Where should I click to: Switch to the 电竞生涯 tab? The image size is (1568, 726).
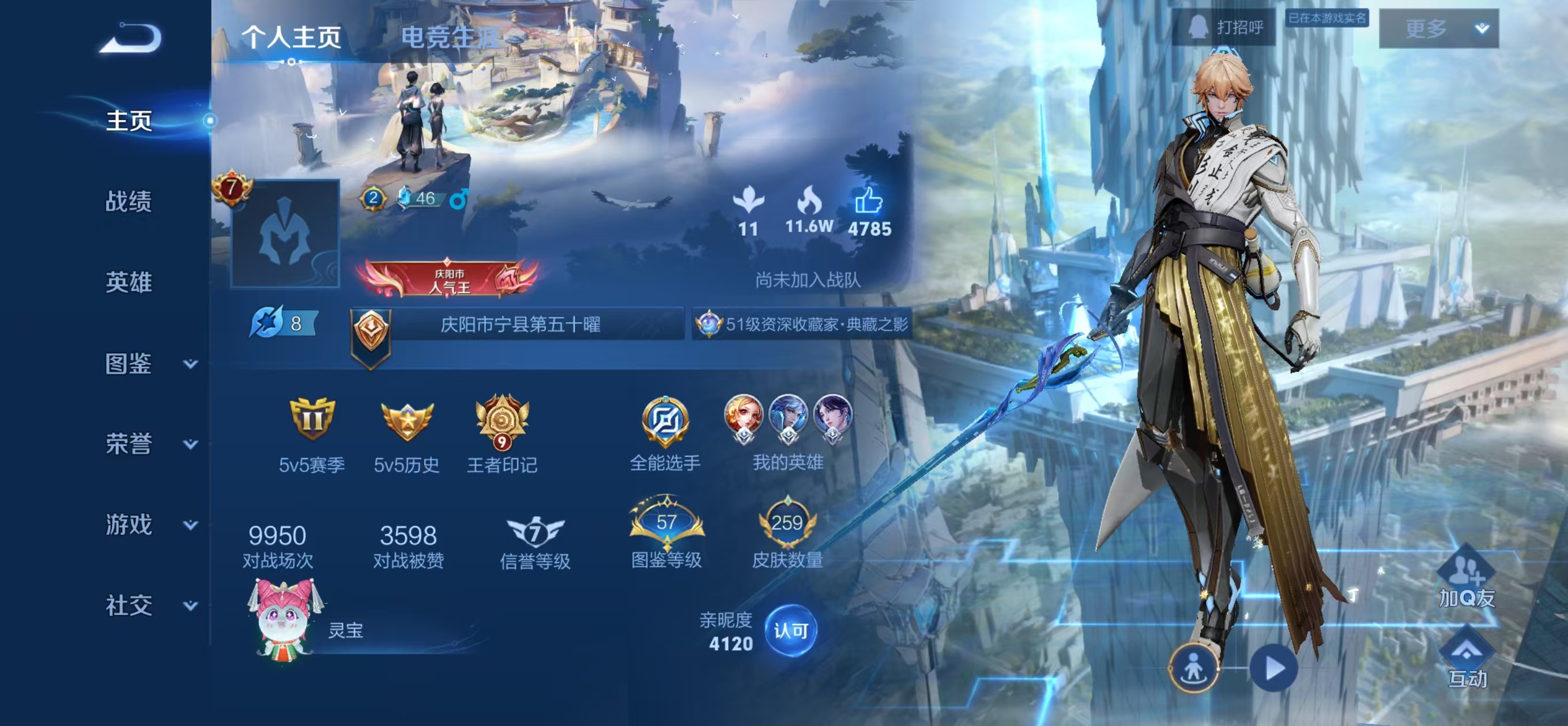(450, 37)
